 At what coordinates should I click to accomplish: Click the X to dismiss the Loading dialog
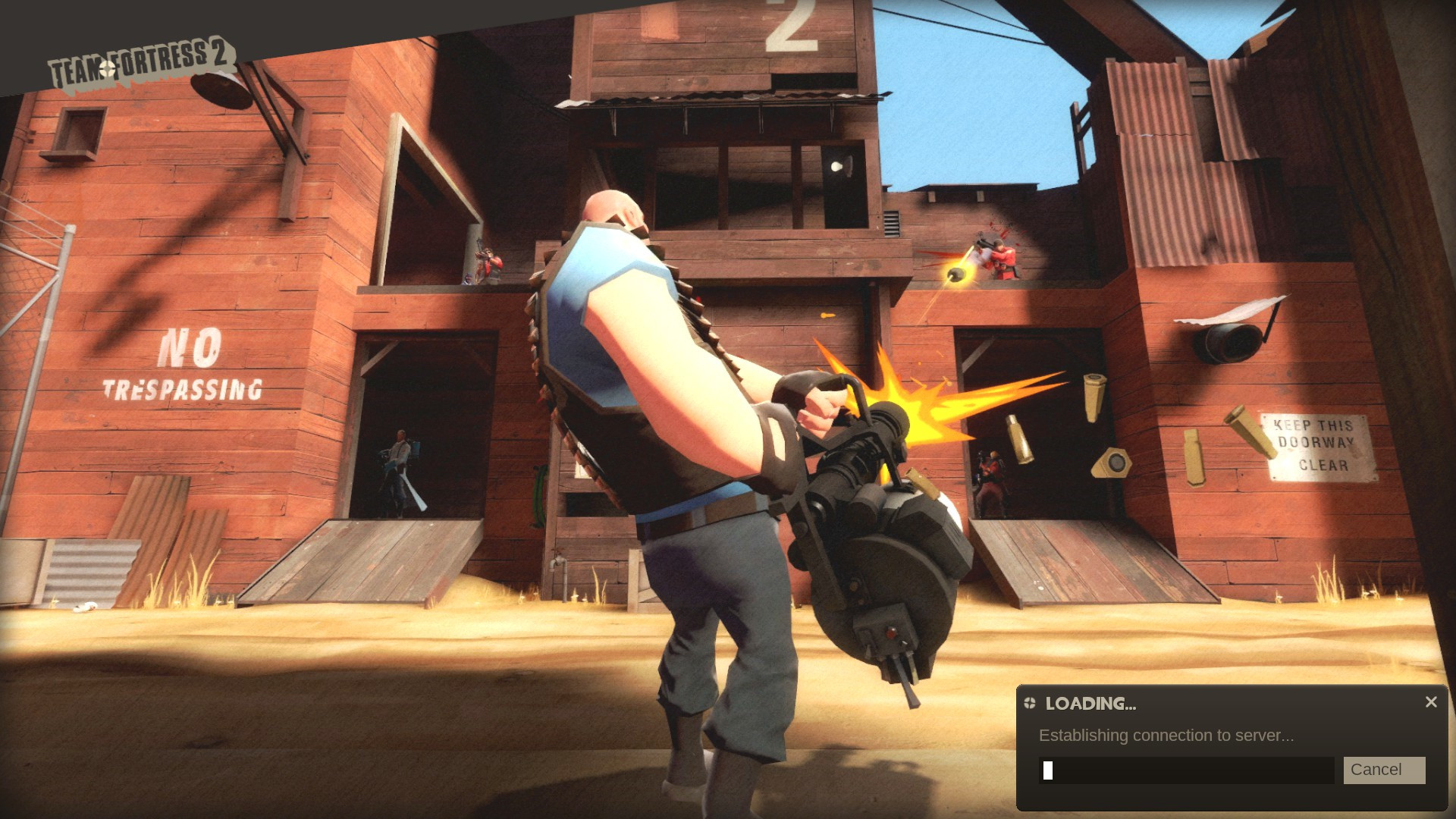1431,701
